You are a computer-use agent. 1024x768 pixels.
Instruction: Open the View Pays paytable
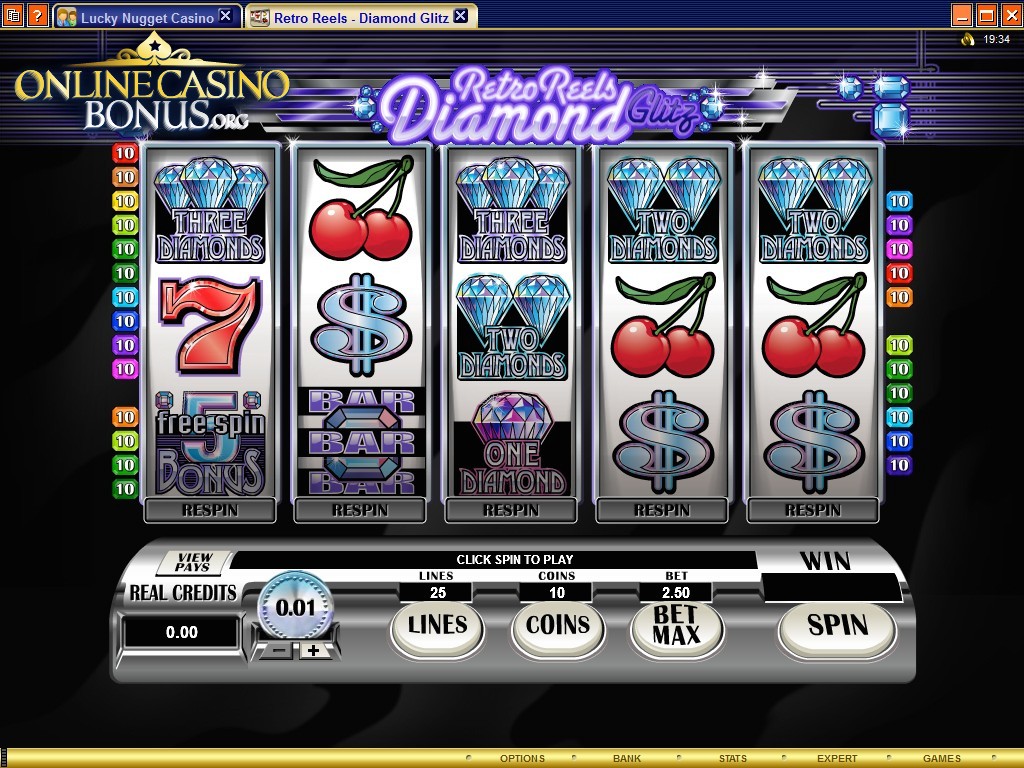click(194, 562)
